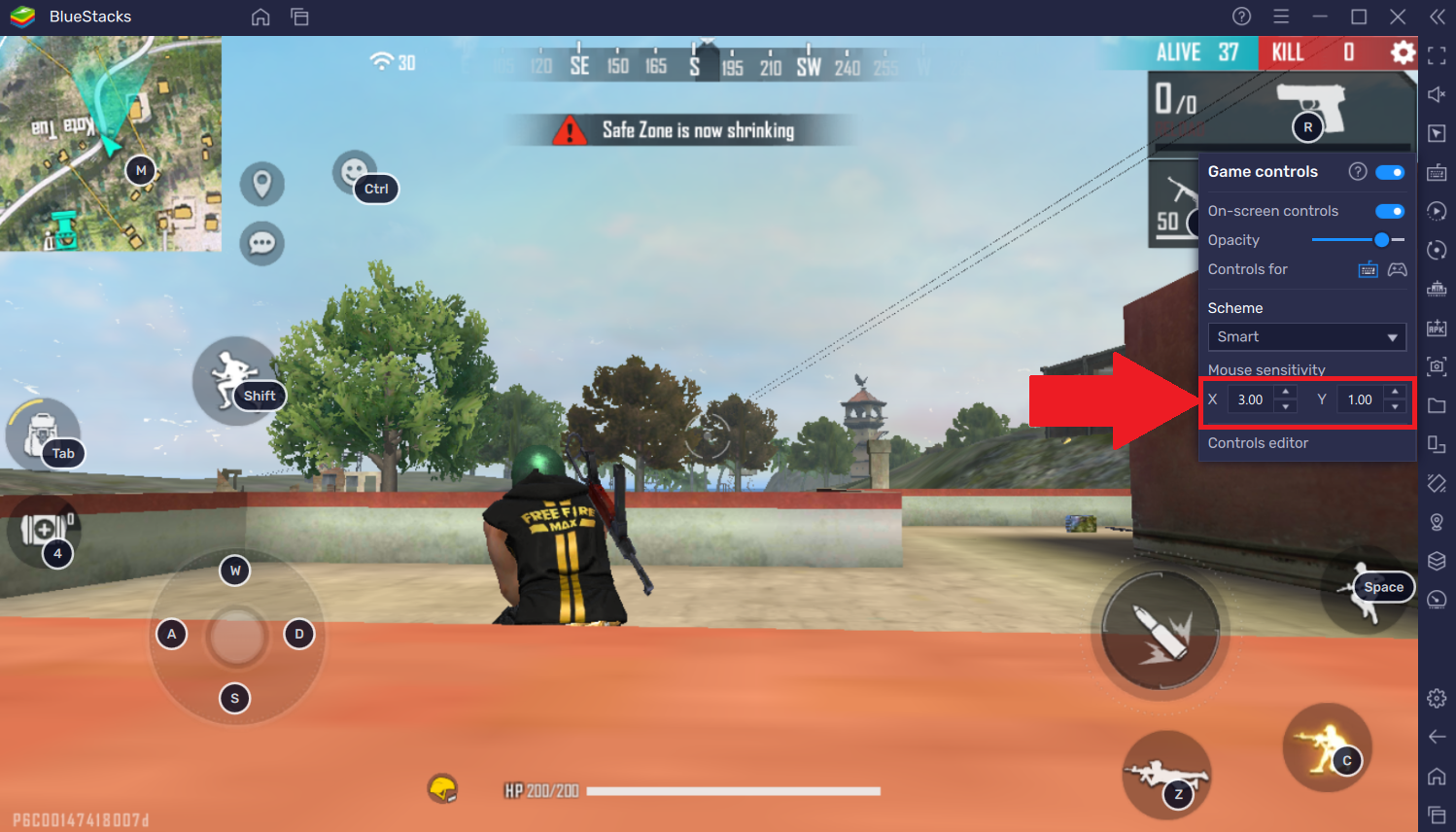The image size is (1456, 832).
Task: Open the BlueStacks hamburger menu
Action: [1281, 17]
